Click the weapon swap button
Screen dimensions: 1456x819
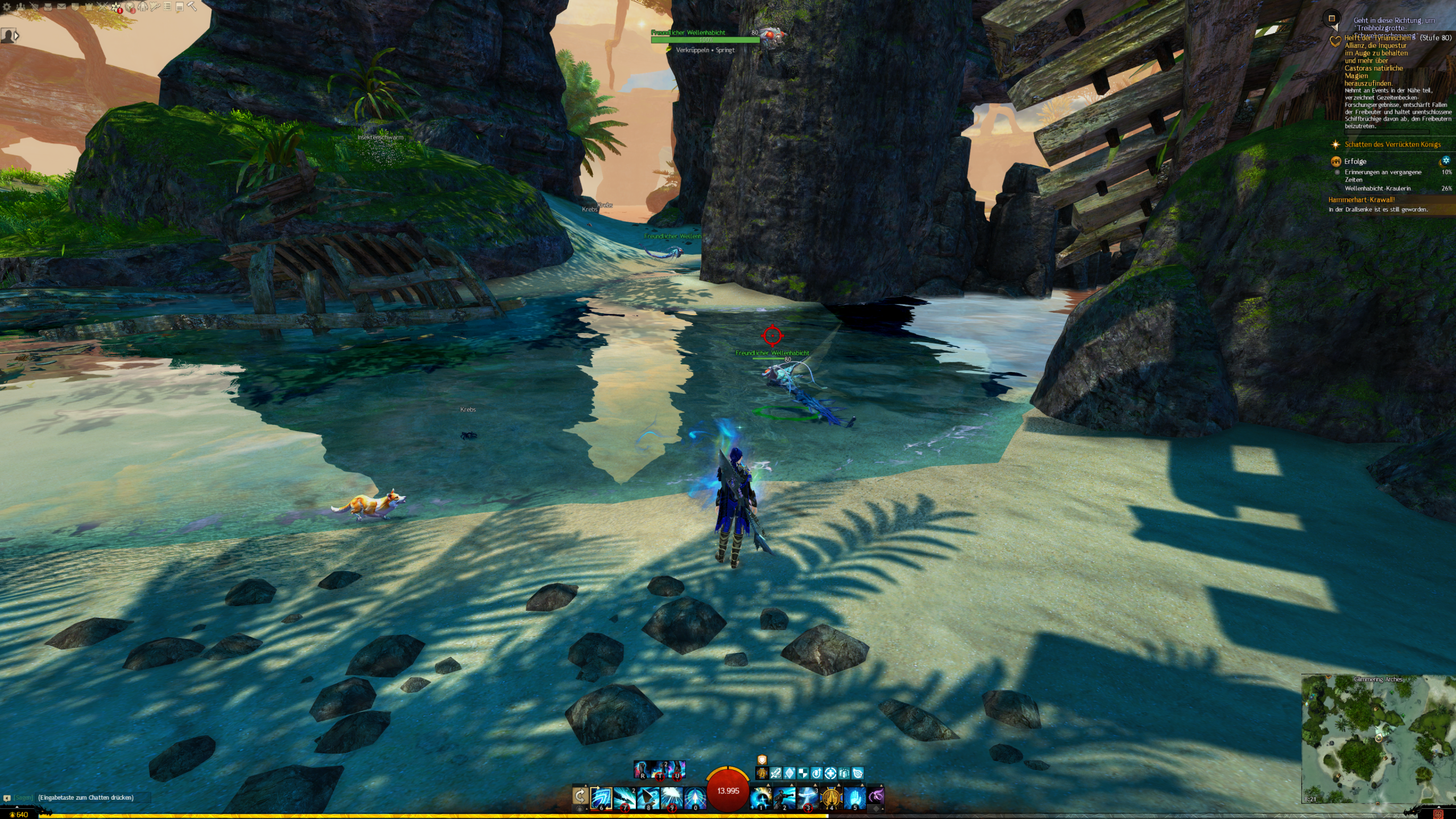click(580, 796)
